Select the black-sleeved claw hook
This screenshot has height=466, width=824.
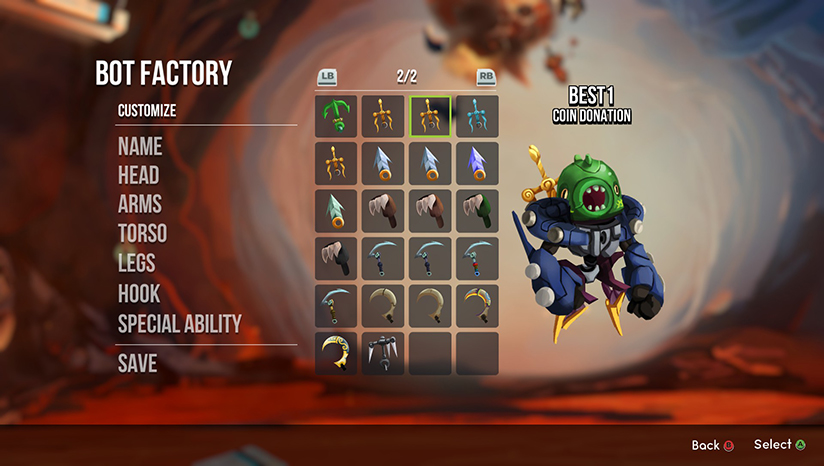(x=336, y=258)
